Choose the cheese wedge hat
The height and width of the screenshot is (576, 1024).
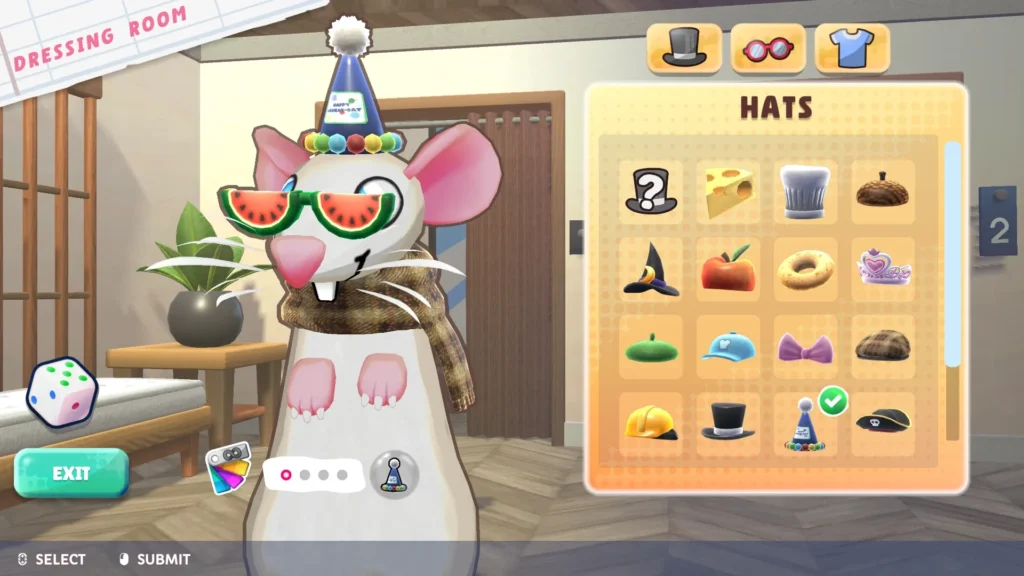pyautogui.click(x=727, y=191)
